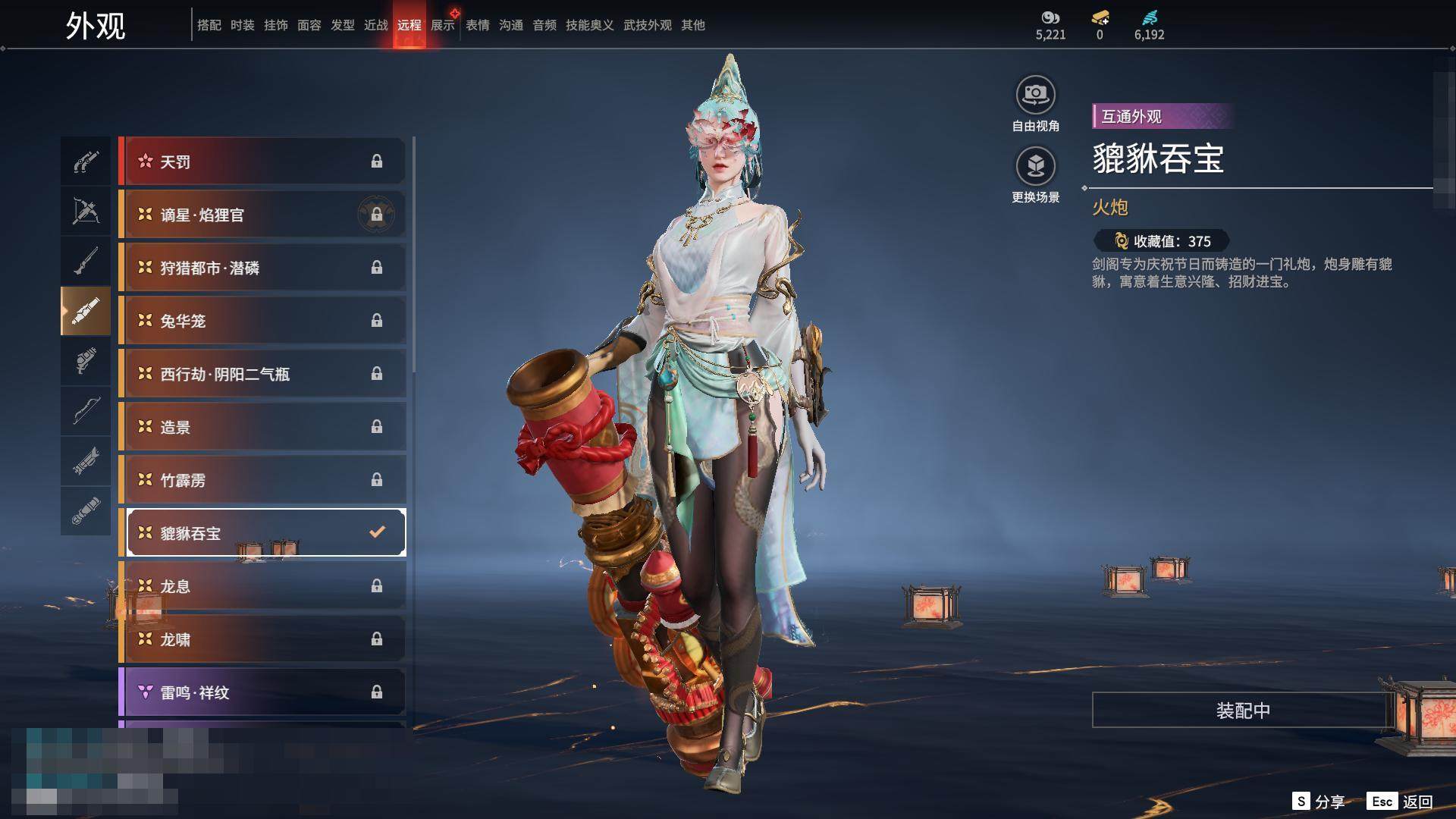
Task: Go to the 发型 tab
Action: point(343,25)
